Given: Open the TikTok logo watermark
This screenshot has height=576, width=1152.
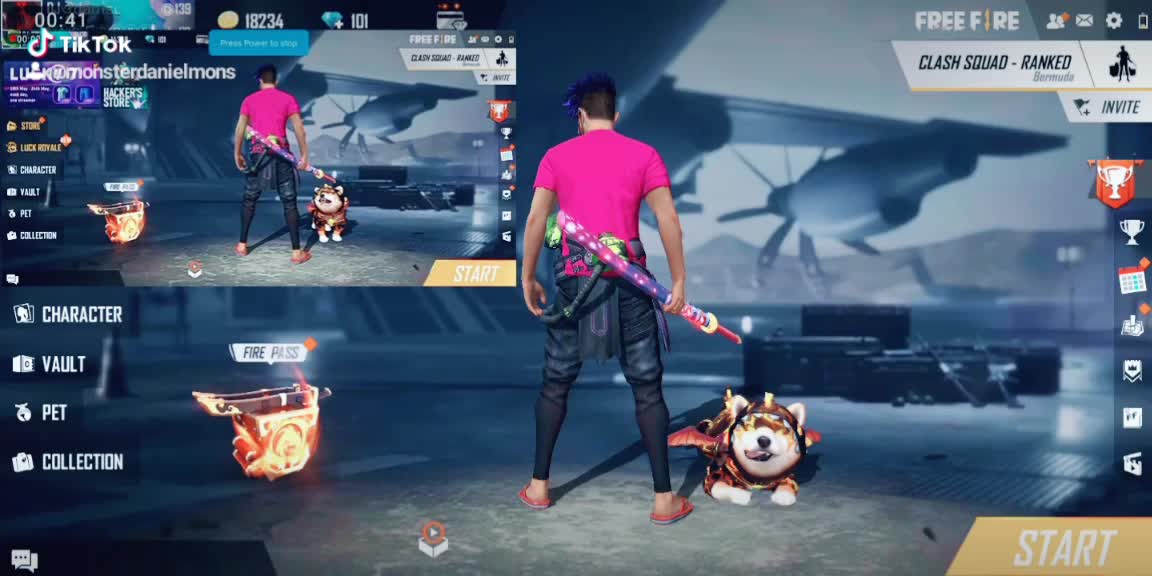Looking at the screenshot, I should point(80,44).
